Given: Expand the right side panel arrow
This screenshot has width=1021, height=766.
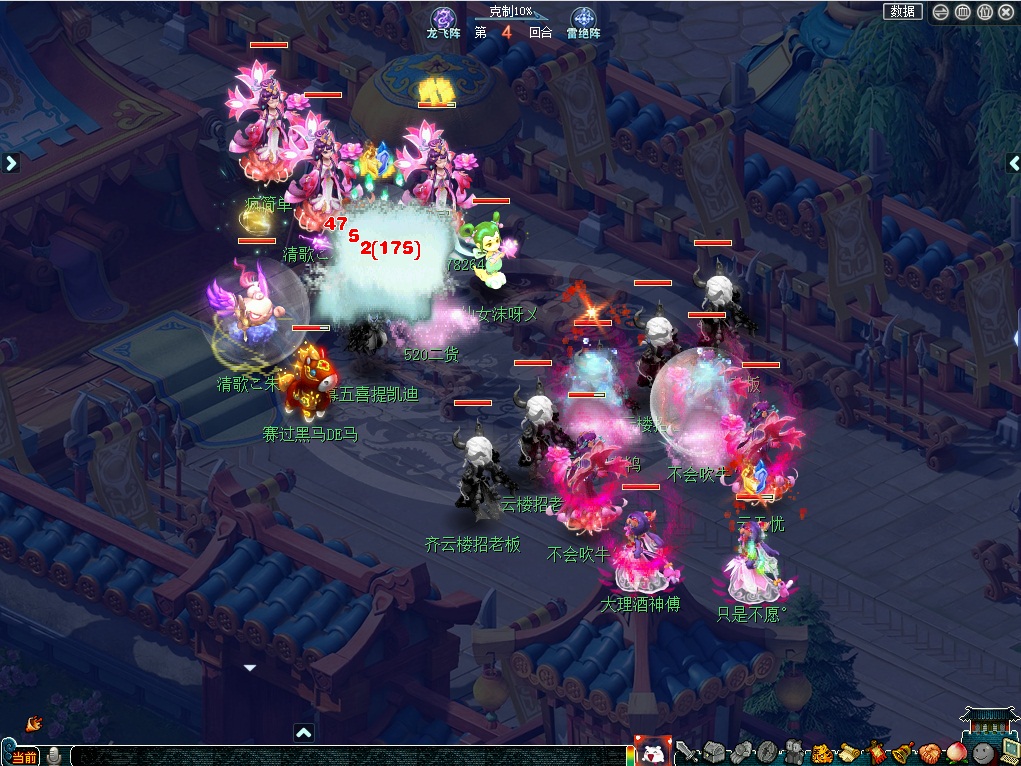Looking at the screenshot, I should [1013, 163].
